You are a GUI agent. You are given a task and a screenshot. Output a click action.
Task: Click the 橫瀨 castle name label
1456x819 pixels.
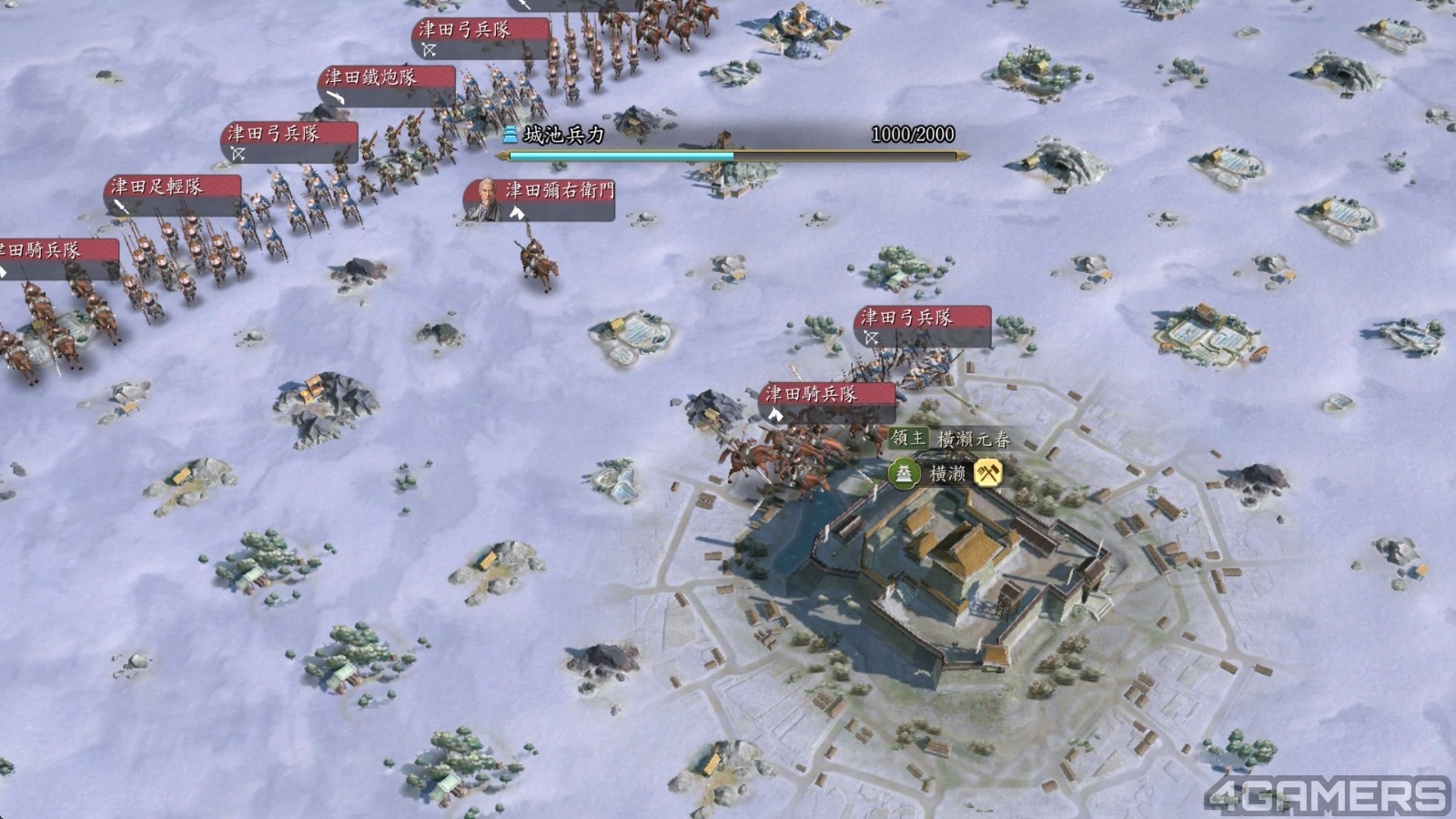[x=947, y=474]
